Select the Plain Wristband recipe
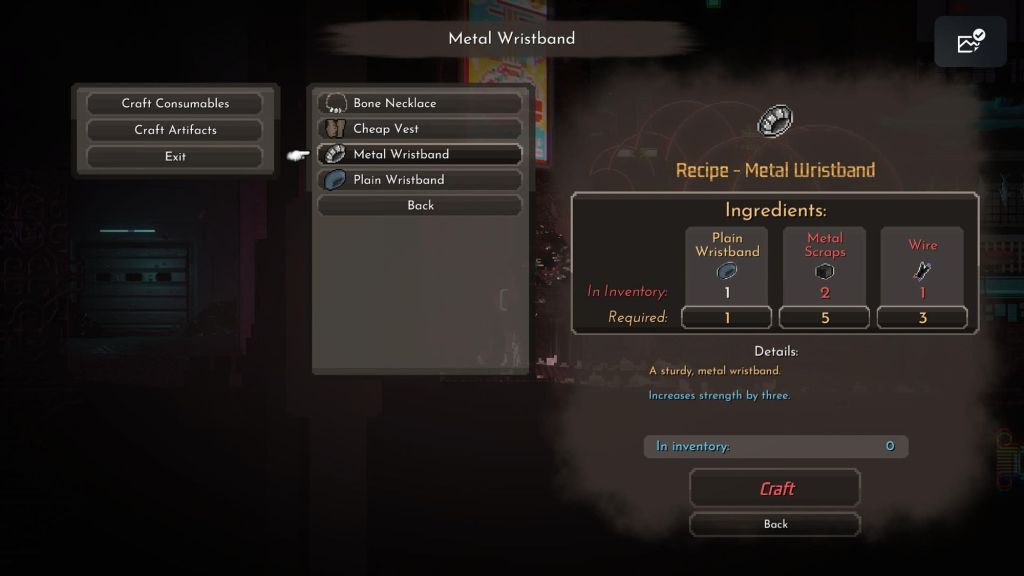Viewport: 1024px width, 576px height. pyautogui.click(x=420, y=180)
